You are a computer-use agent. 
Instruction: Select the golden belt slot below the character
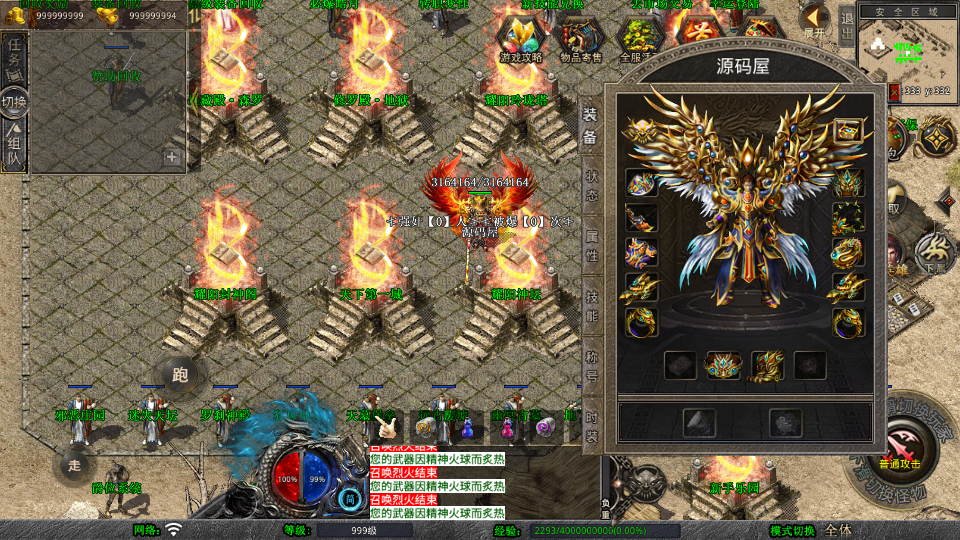[x=723, y=365]
